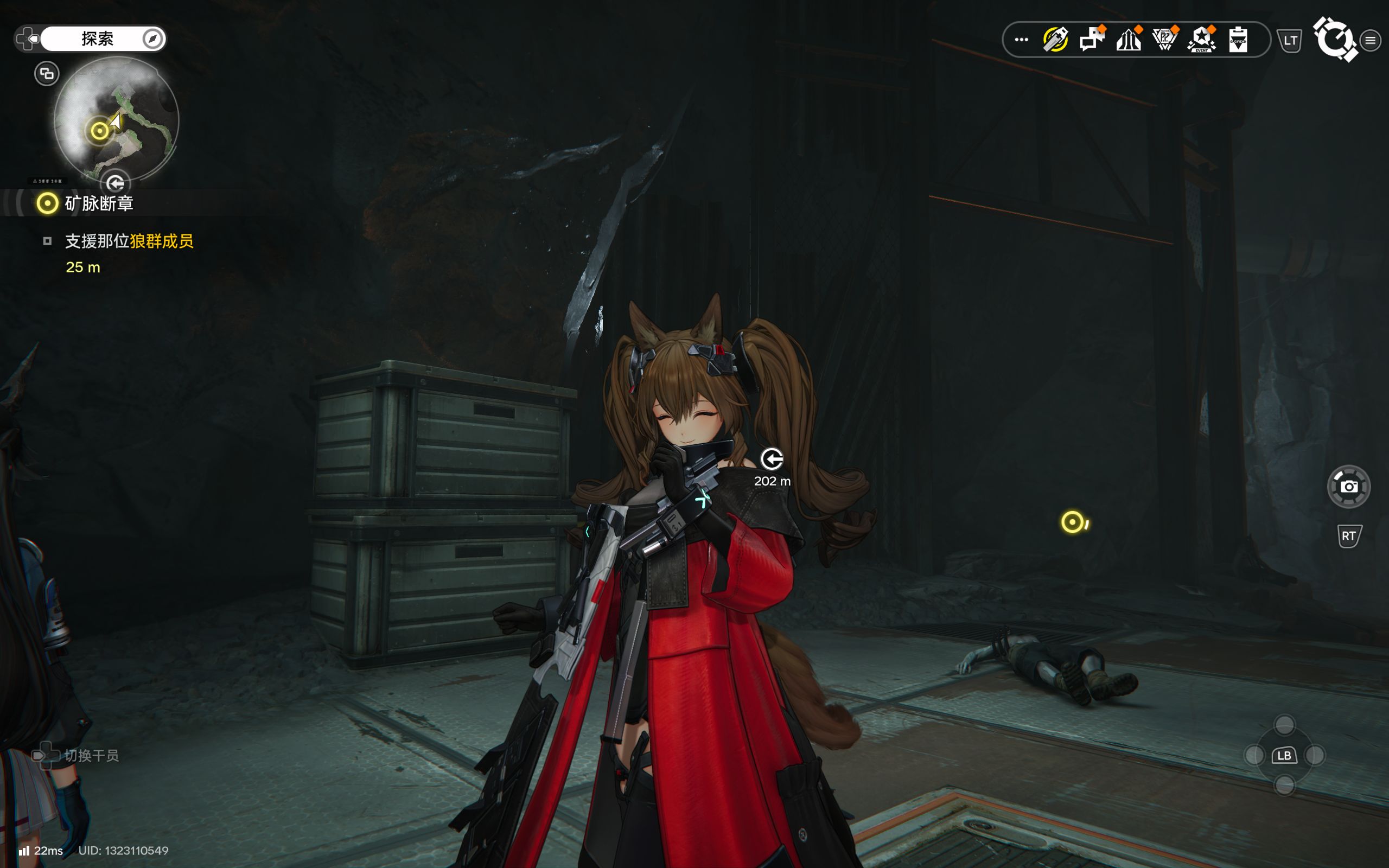Open the EVENT star icon
The width and height of the screenshot is (1389, 868).
tap(1201, 40)
